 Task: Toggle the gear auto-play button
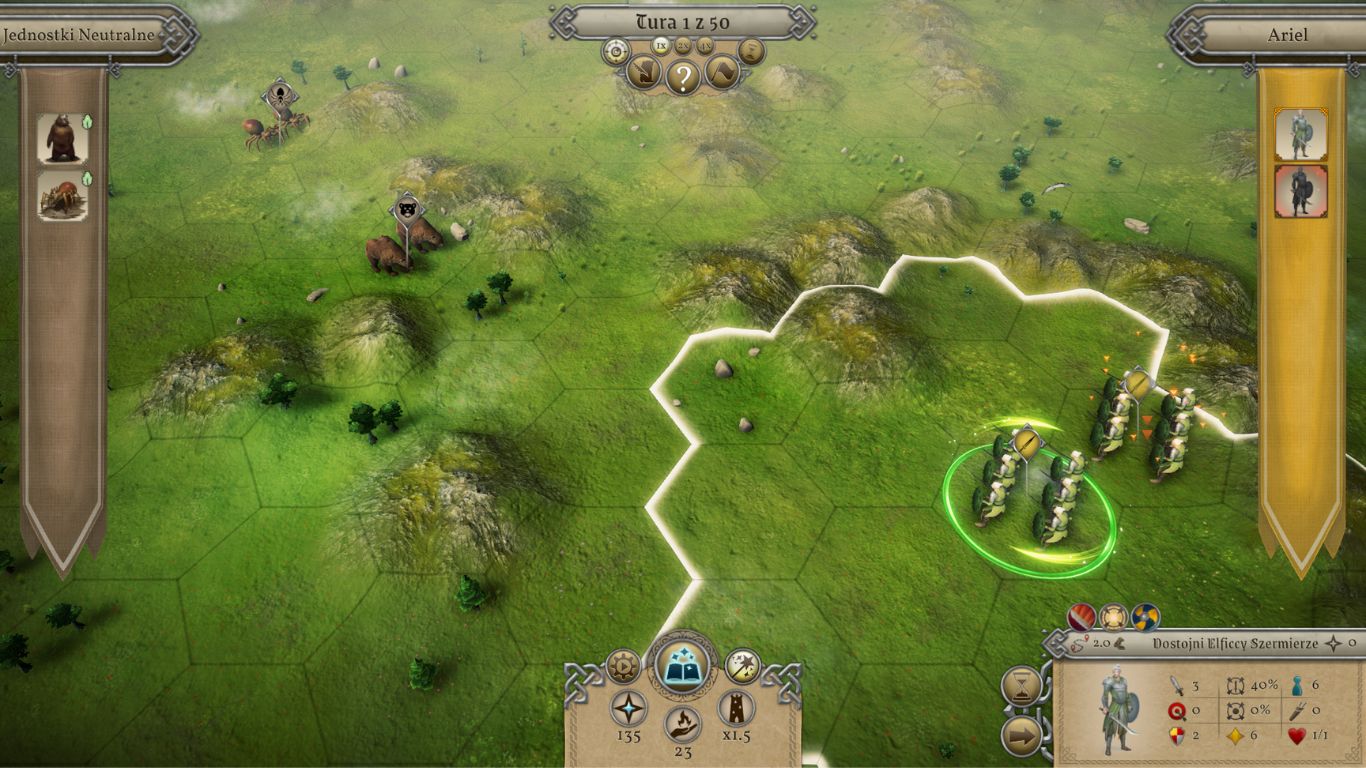(x=623, y=665)
